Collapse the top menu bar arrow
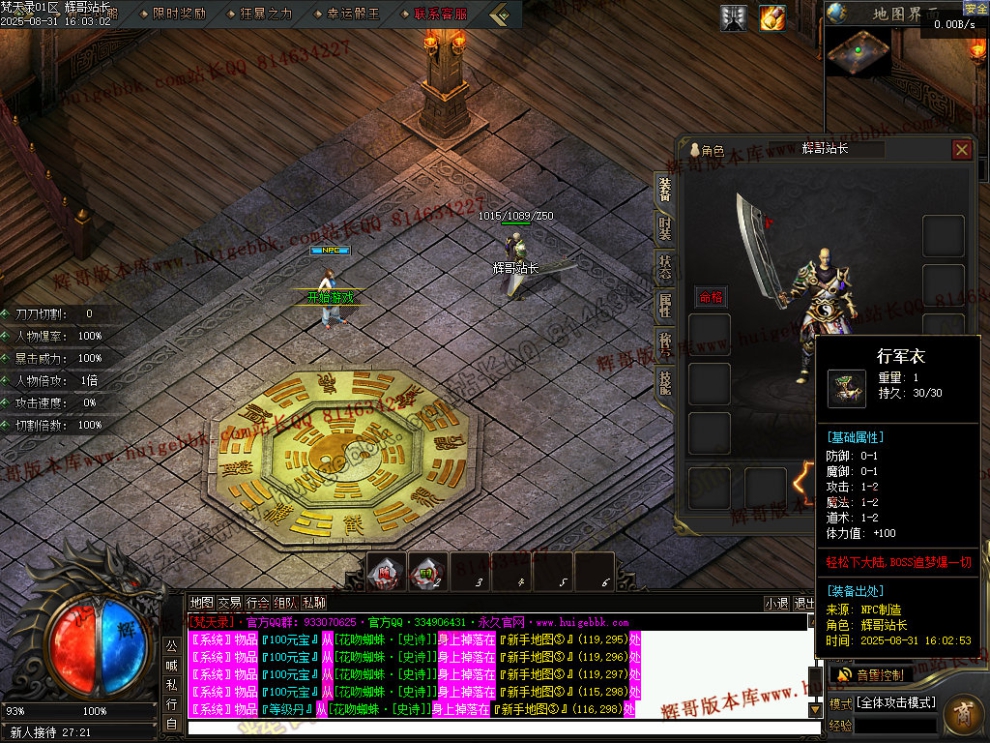This screenshot has height=743, width=990. (500, 14)
